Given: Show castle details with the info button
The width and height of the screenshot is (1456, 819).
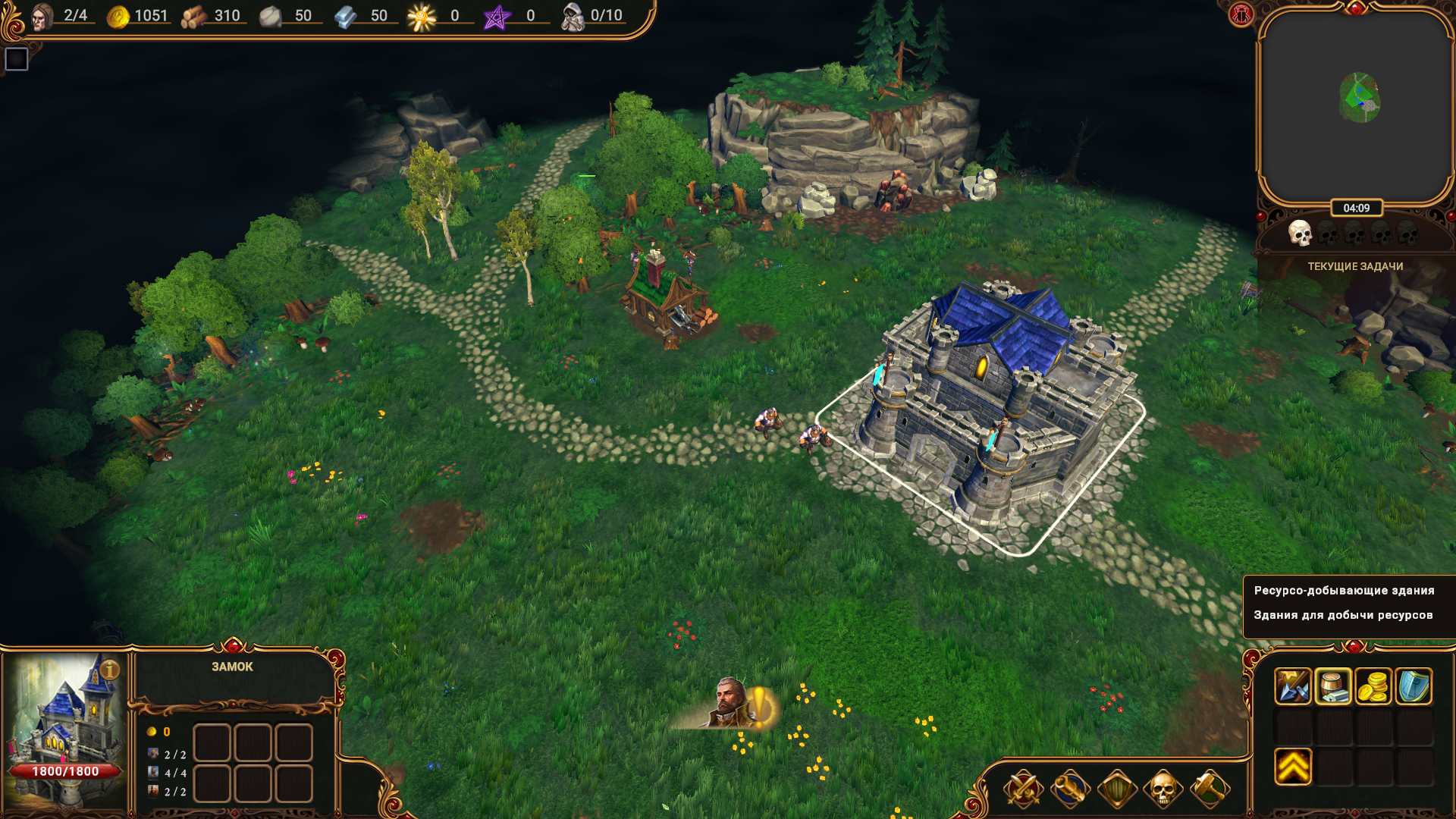Looking at the screenshot, I should pos(109,670).
